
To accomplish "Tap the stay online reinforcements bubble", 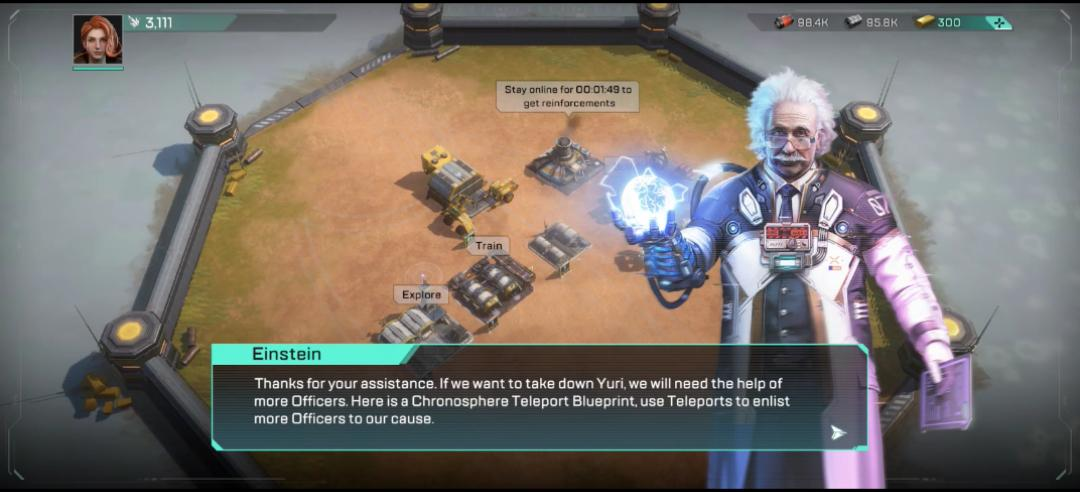I will tap(567, 96).
